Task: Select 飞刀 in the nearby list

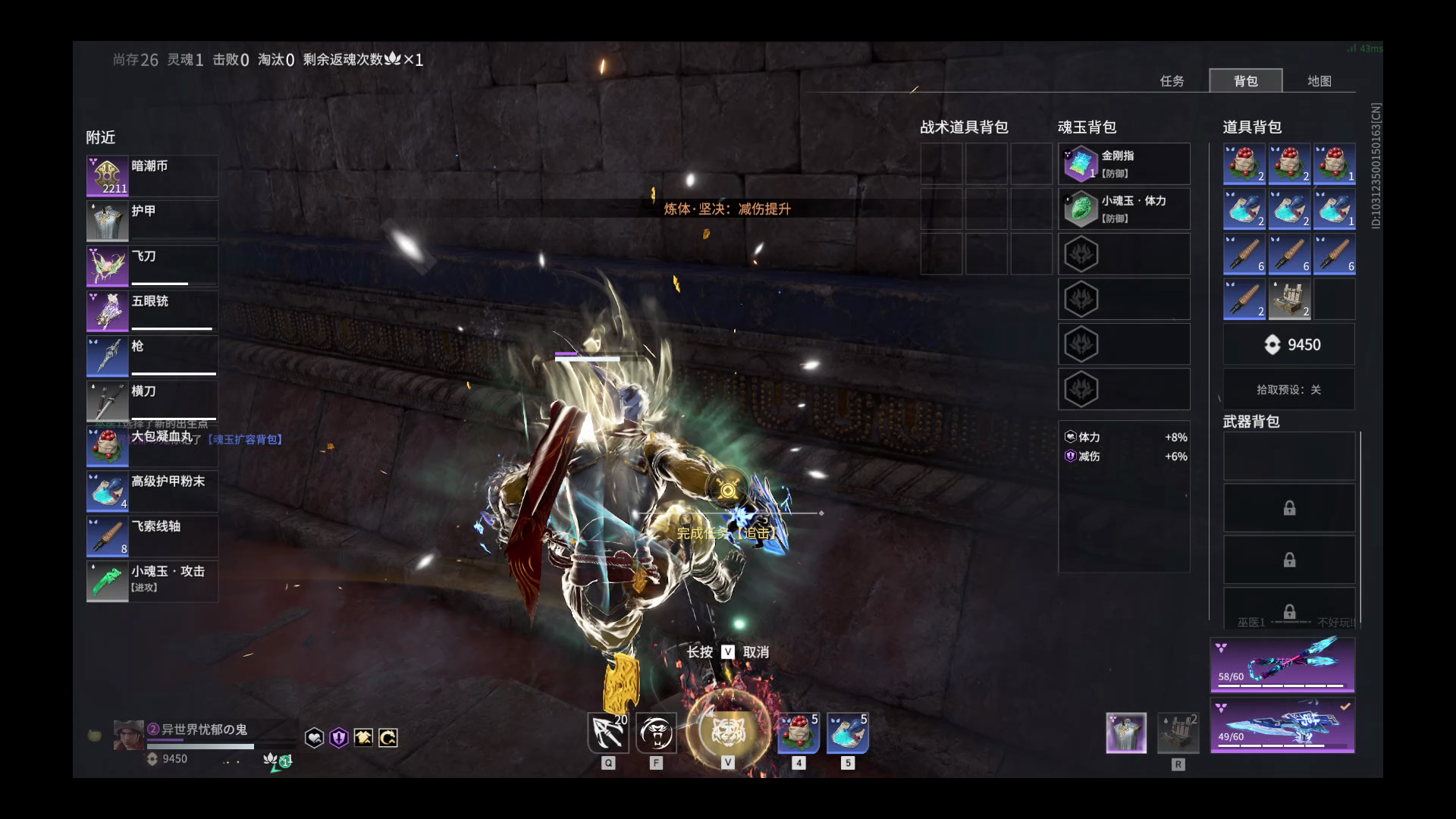Action: tap(152, 266)
